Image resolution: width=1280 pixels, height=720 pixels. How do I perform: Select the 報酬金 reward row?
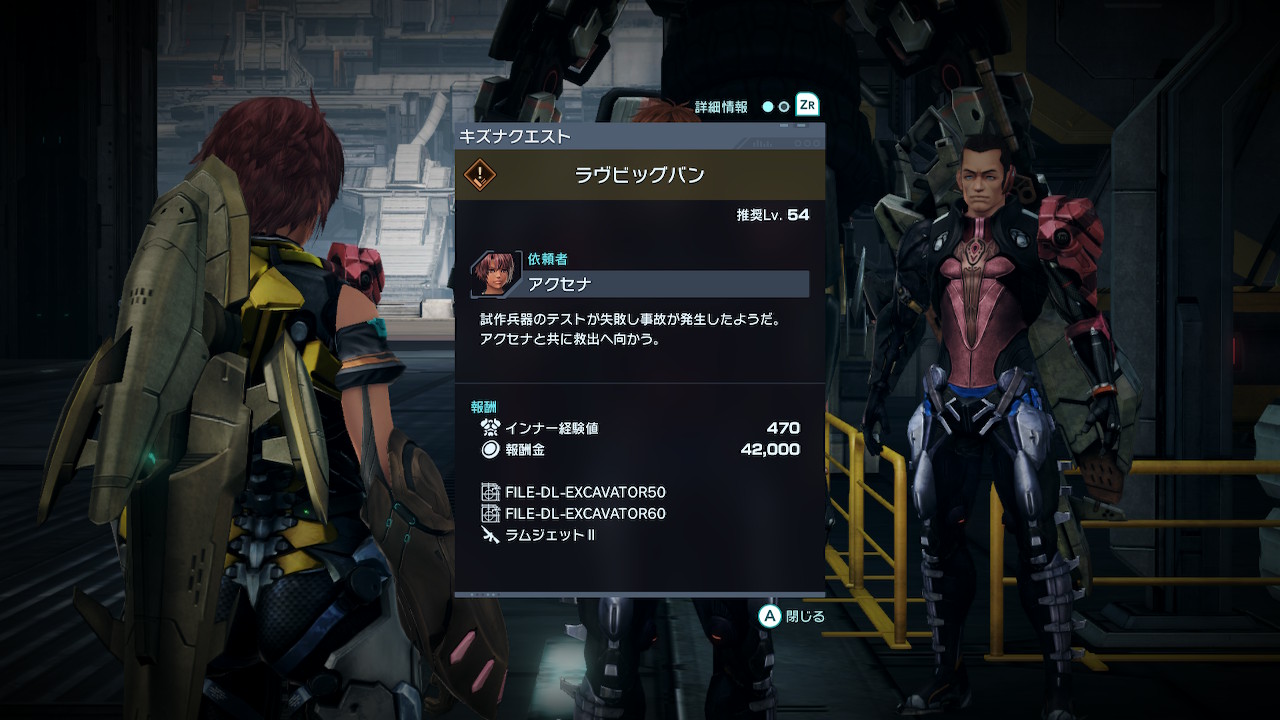point(640,450)
